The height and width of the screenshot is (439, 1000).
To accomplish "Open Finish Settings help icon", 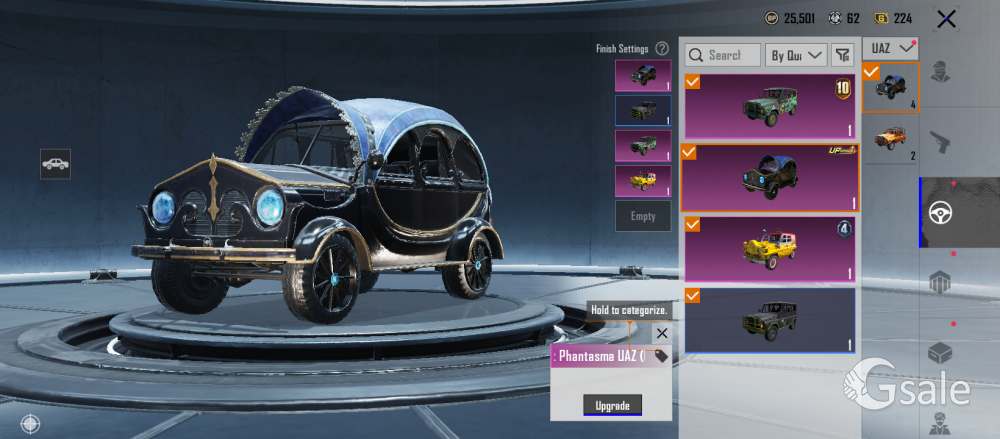I will 662,48.
